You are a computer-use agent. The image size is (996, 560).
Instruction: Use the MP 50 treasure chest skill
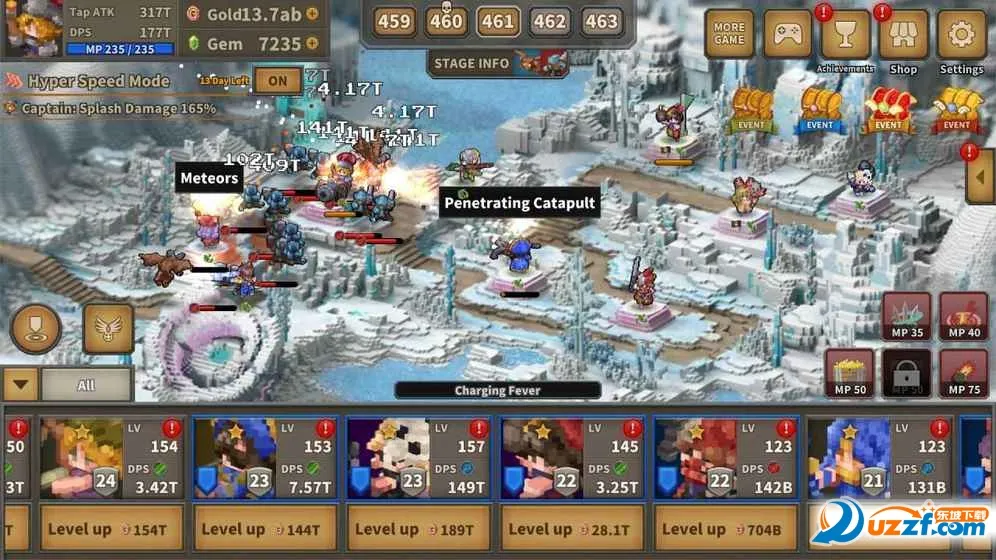[x=849, y=373]
